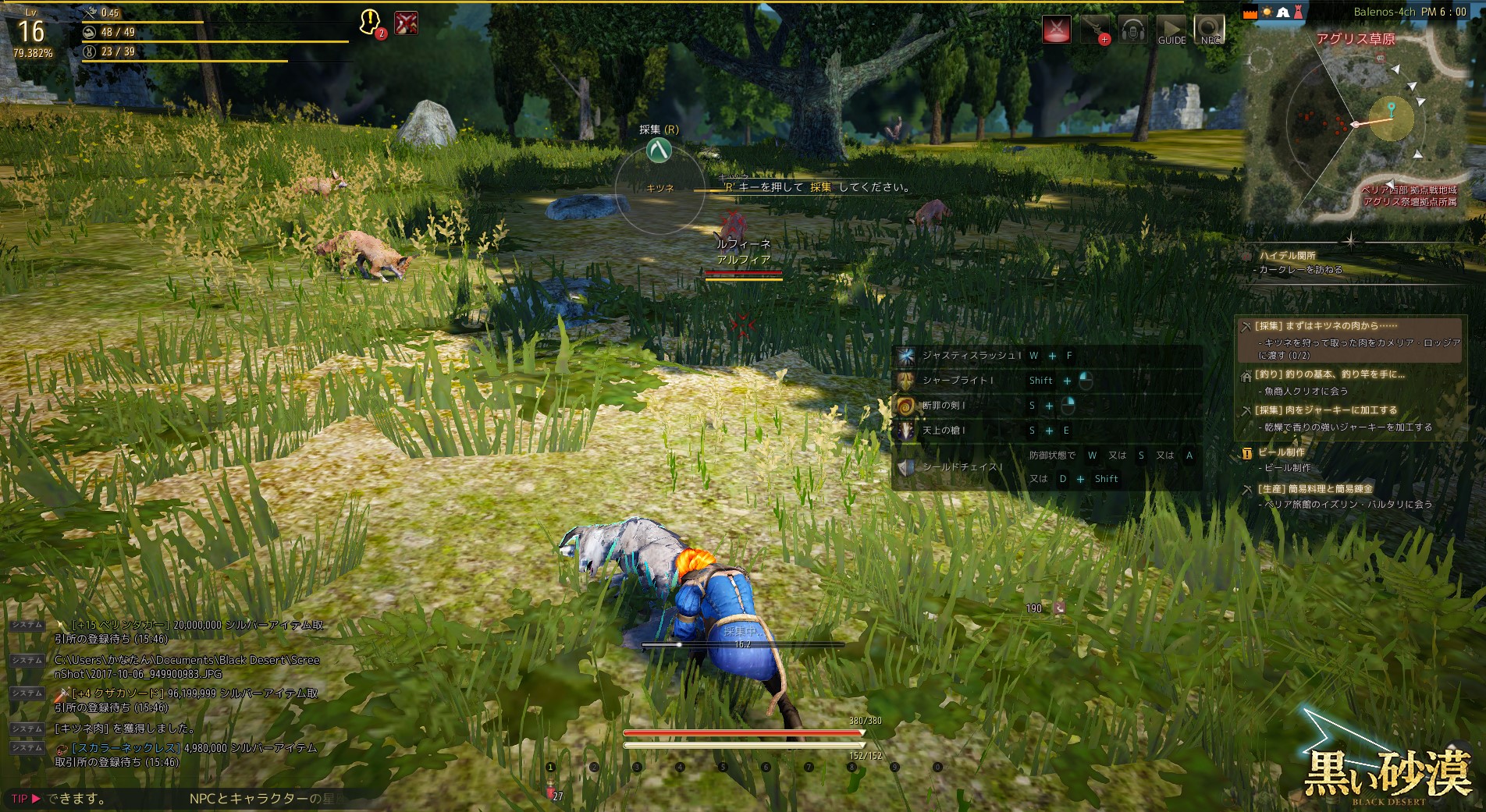Image resolution: width=1486 pixels, height=812 pixels.
Task: Click the Justice Slash skill icon
Action: click(906, 356)
